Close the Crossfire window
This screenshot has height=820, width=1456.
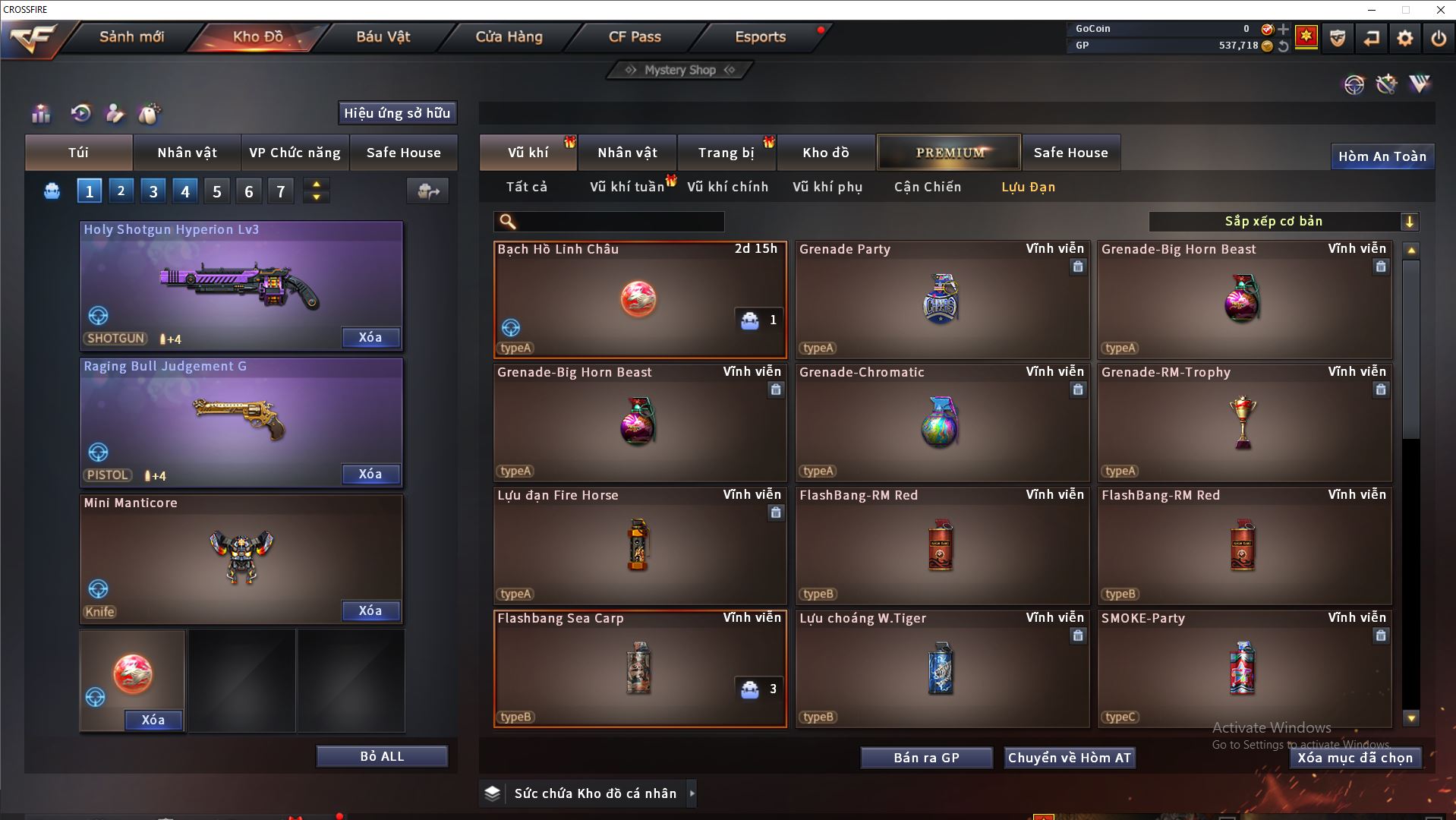[1440, 10]
